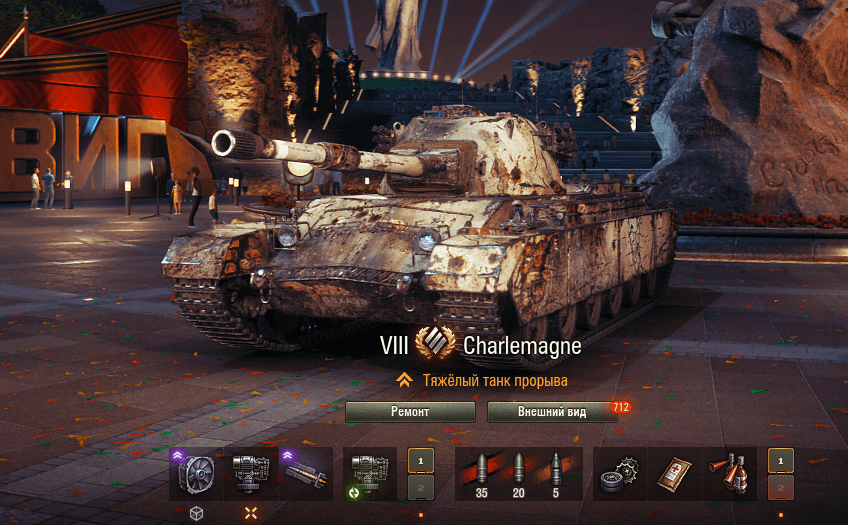Choose the equipment slot with green swap arrows
Image resolution: width=848 pixels, height=525 pixels.
click(368, 473)
